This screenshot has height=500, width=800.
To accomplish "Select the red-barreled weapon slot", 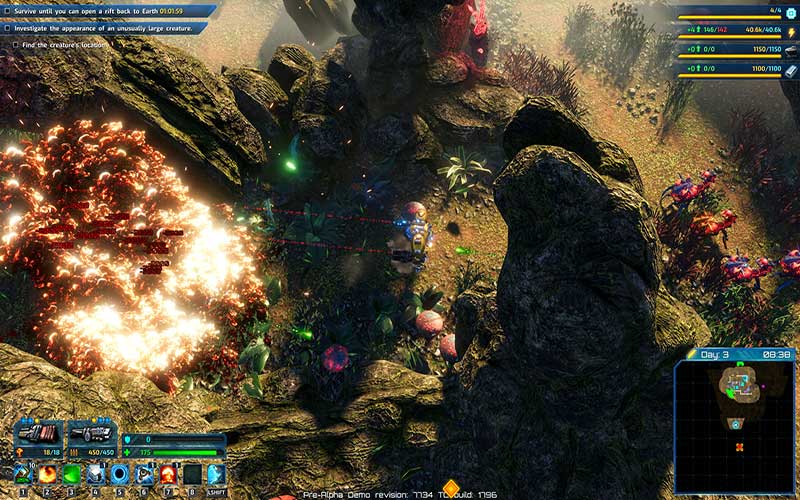I will (x=38, y=434).
